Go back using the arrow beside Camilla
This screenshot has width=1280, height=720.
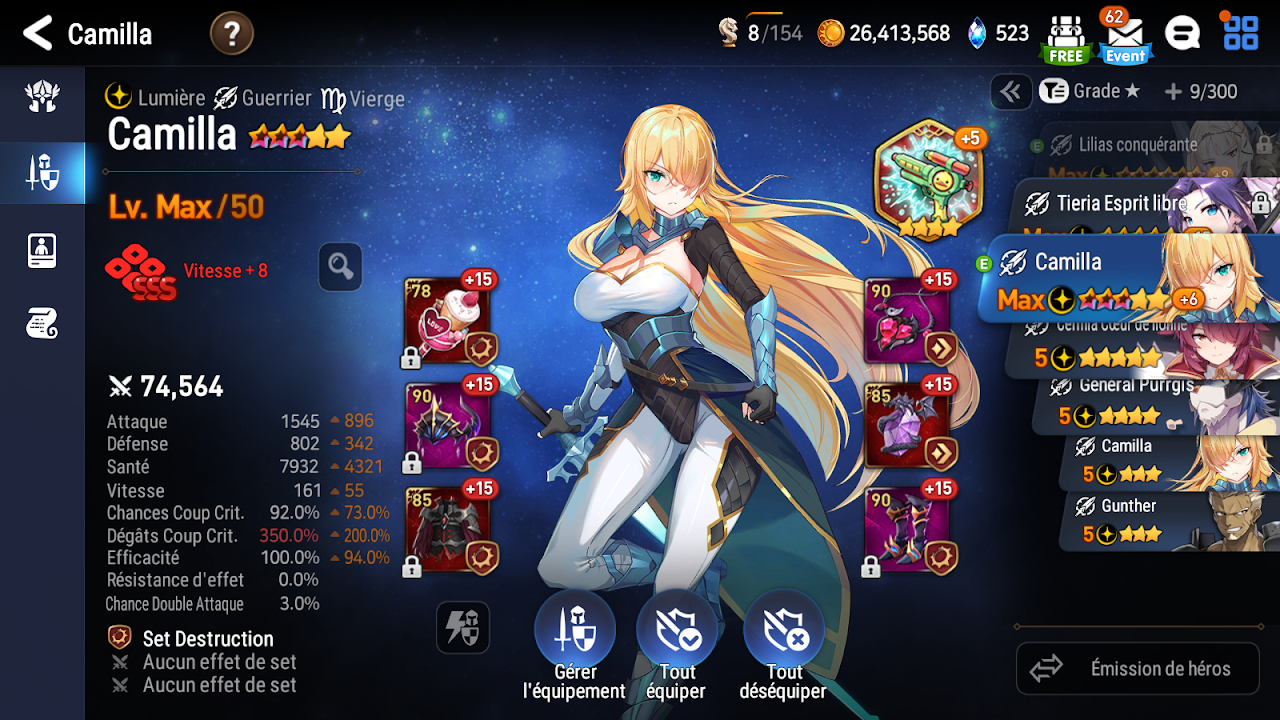pyautogui.click(x=38, y=34)
